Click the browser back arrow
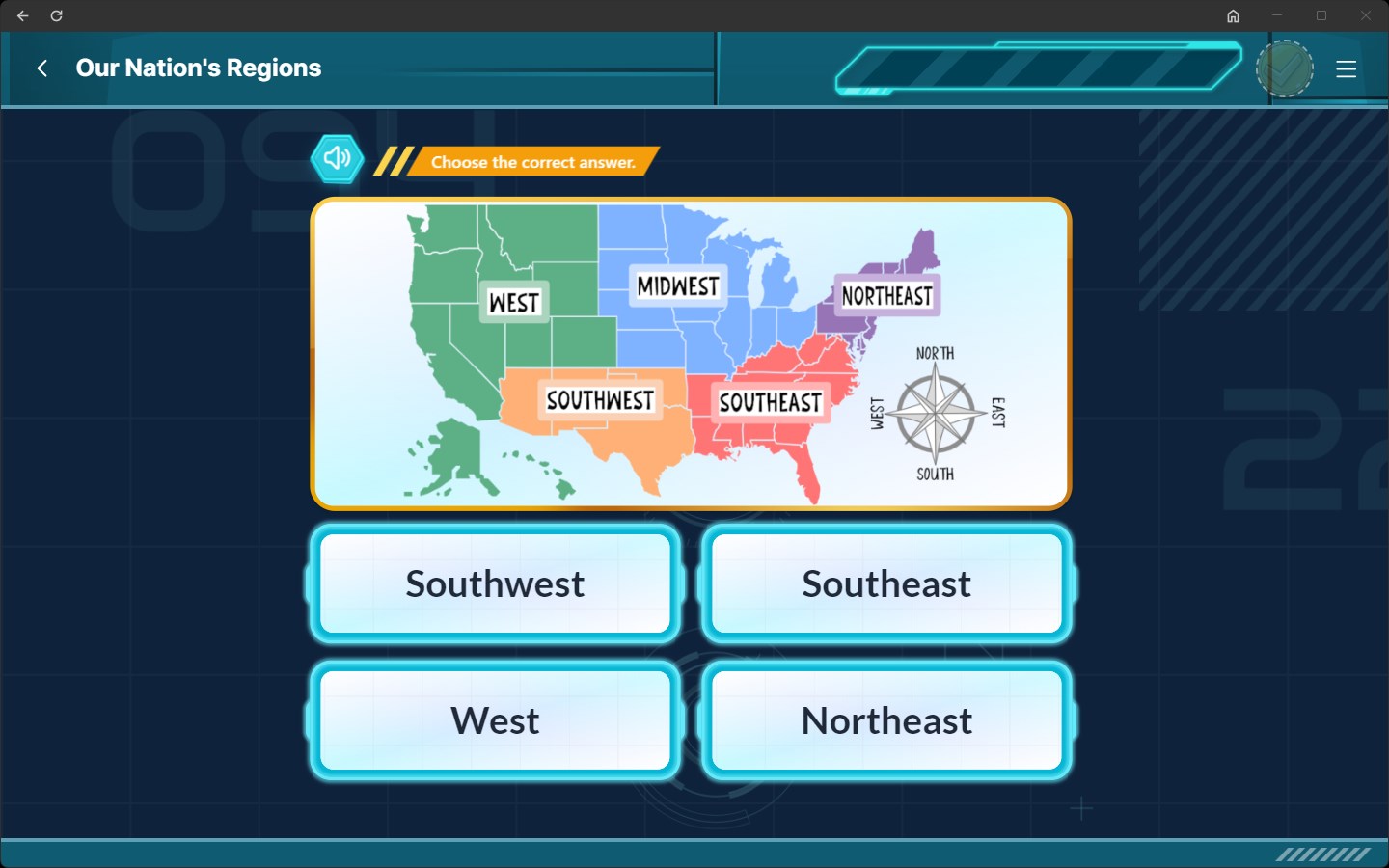Viewport: 1389px width, 868px height. 21,15
